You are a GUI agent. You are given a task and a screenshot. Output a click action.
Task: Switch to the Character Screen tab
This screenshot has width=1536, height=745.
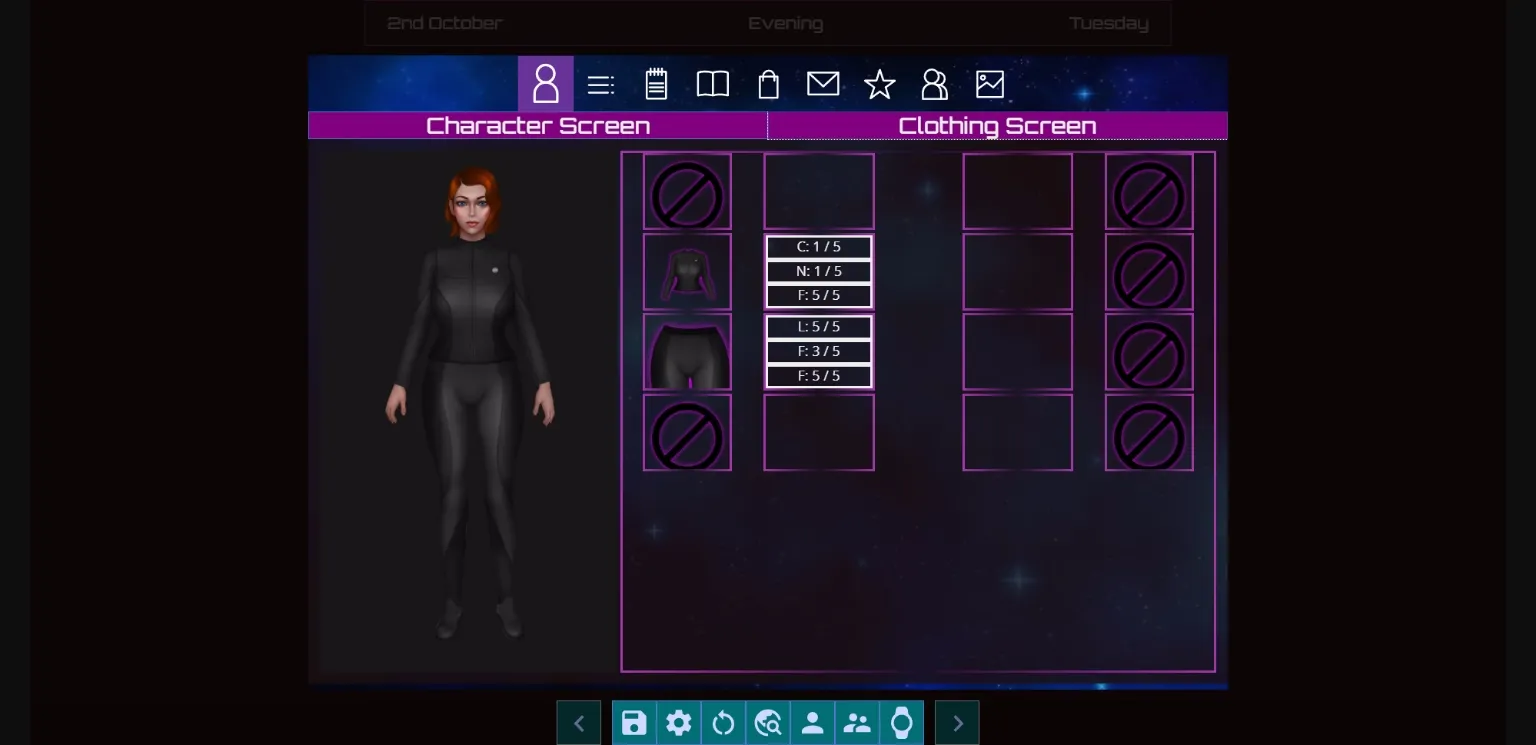538,126
